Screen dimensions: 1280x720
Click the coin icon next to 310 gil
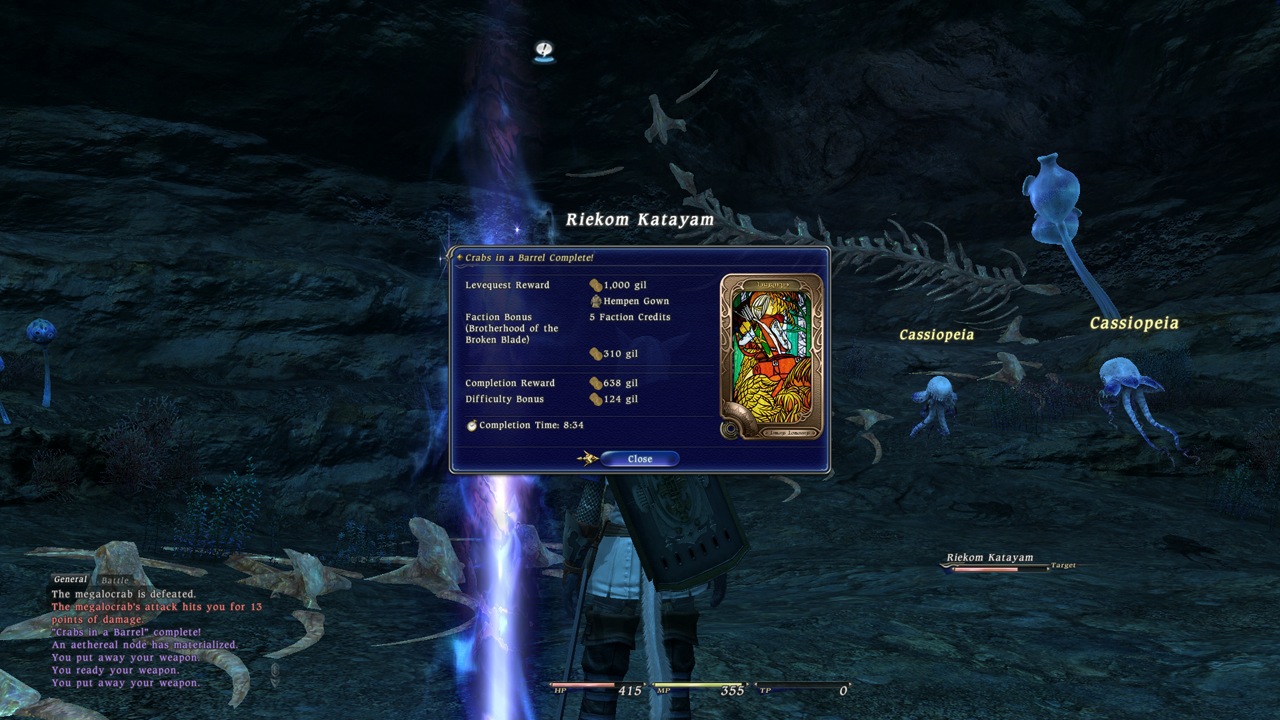[595, 353]
